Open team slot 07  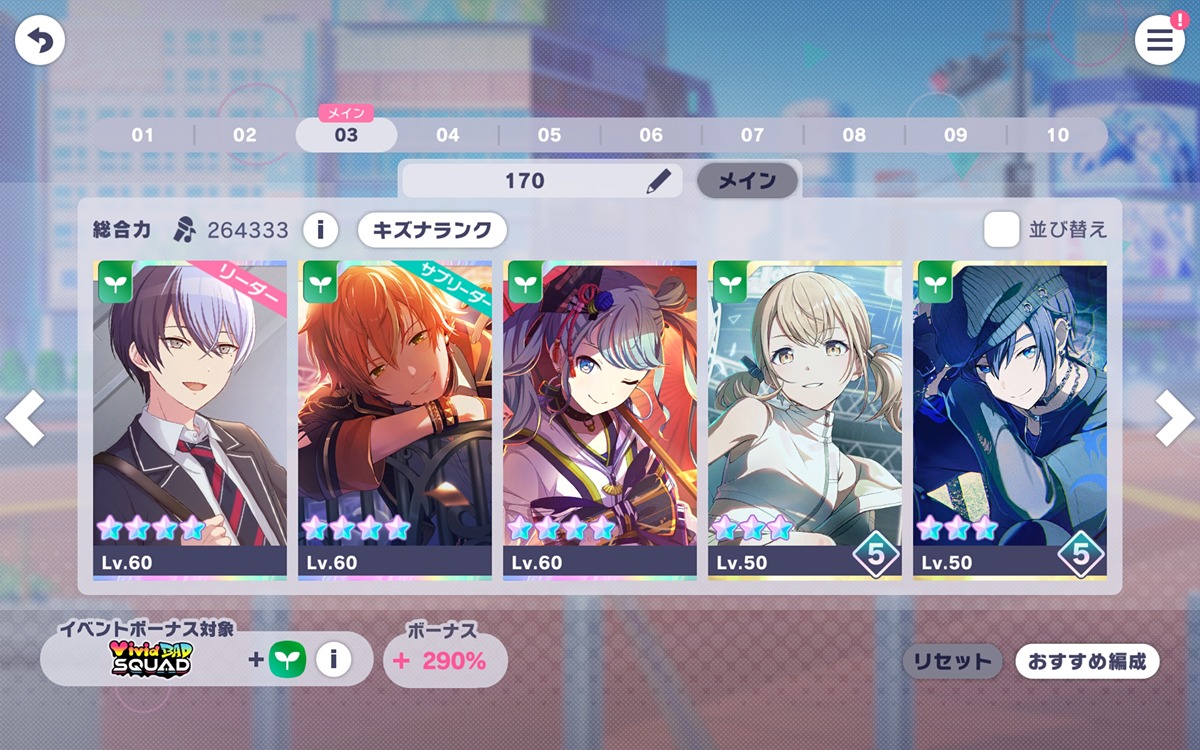click(x=752, y=135)
